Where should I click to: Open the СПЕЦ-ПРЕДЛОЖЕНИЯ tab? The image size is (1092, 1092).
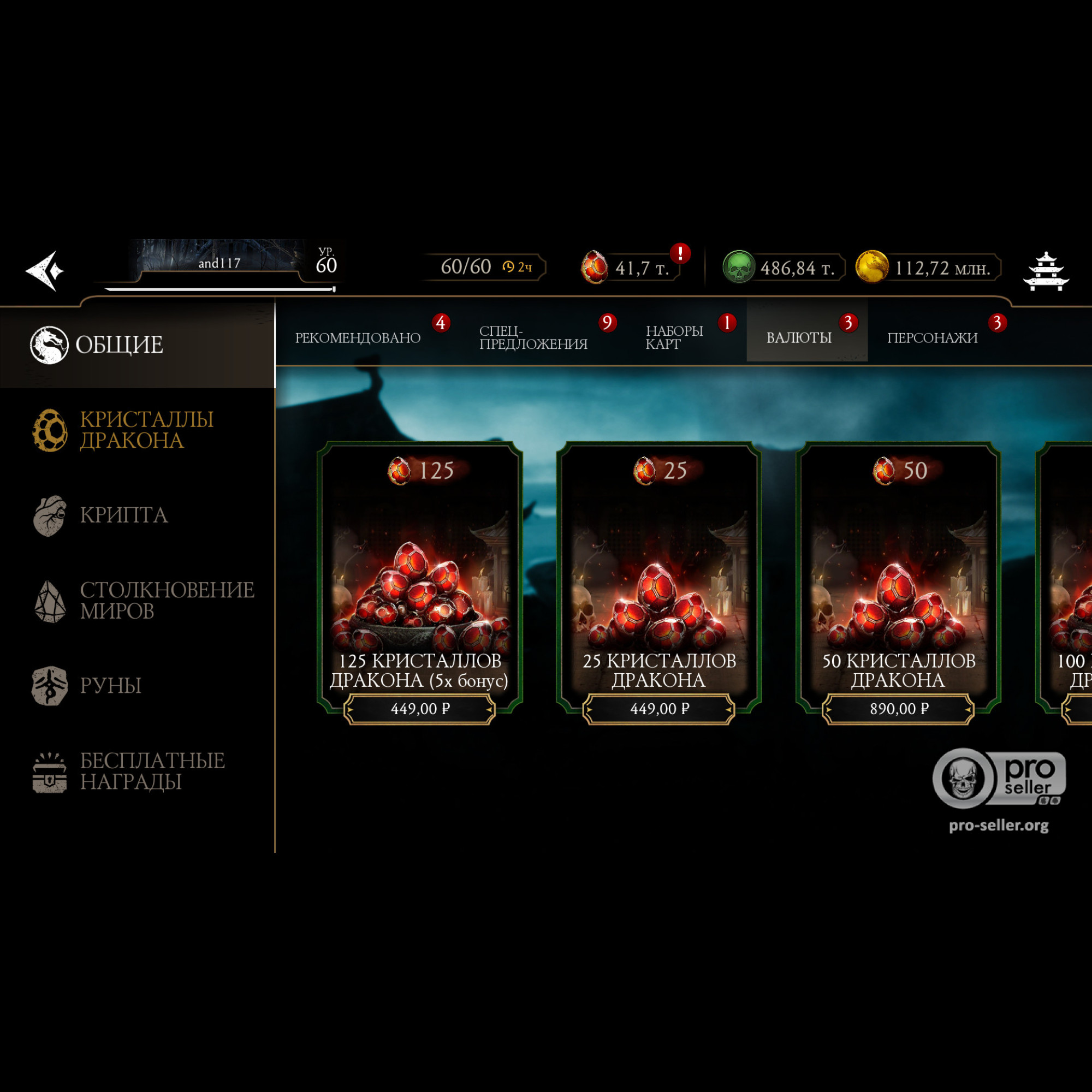click(533, 338)
